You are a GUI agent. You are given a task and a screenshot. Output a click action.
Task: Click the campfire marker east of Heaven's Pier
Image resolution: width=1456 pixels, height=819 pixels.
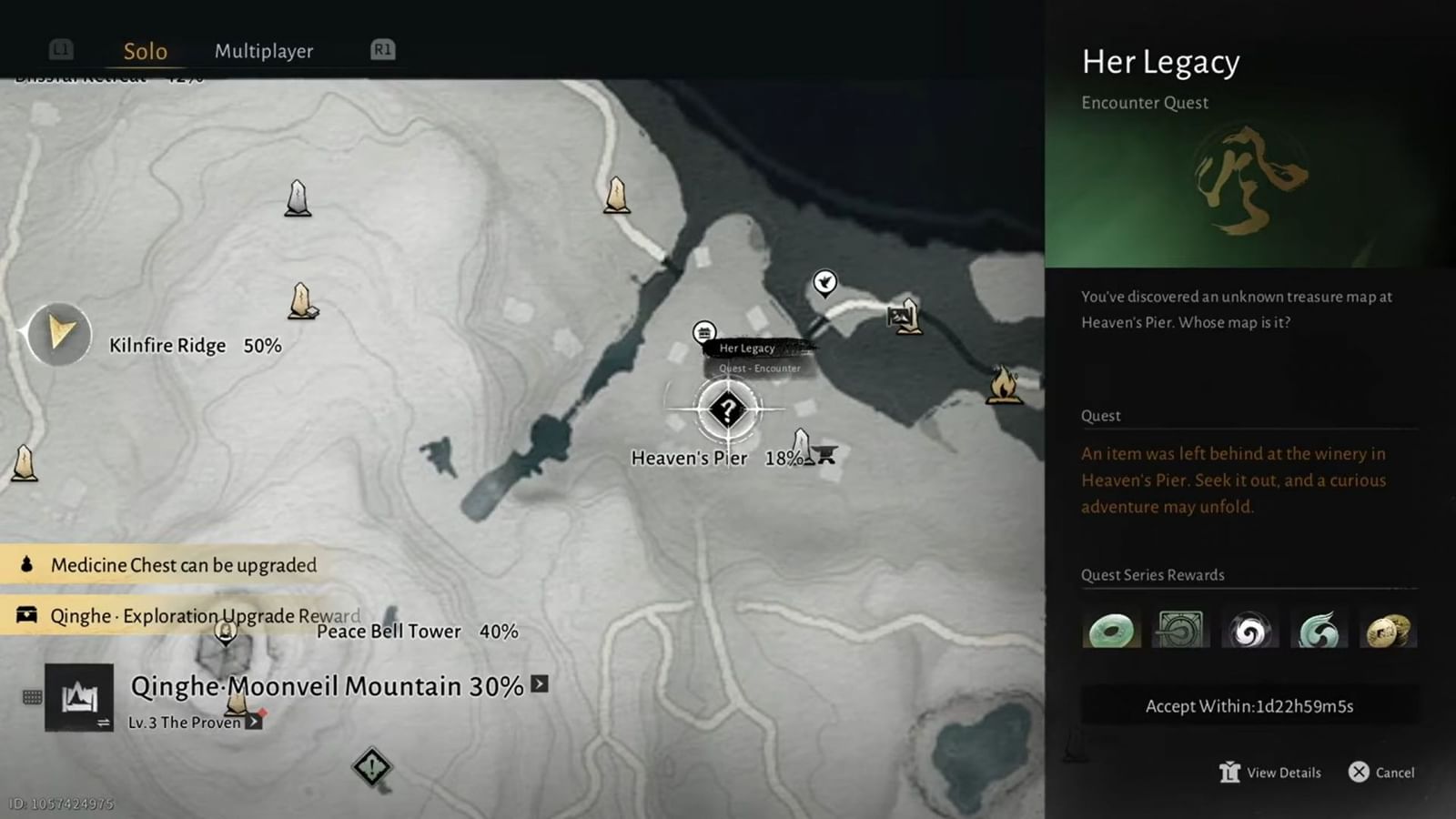click(1002, 387)
